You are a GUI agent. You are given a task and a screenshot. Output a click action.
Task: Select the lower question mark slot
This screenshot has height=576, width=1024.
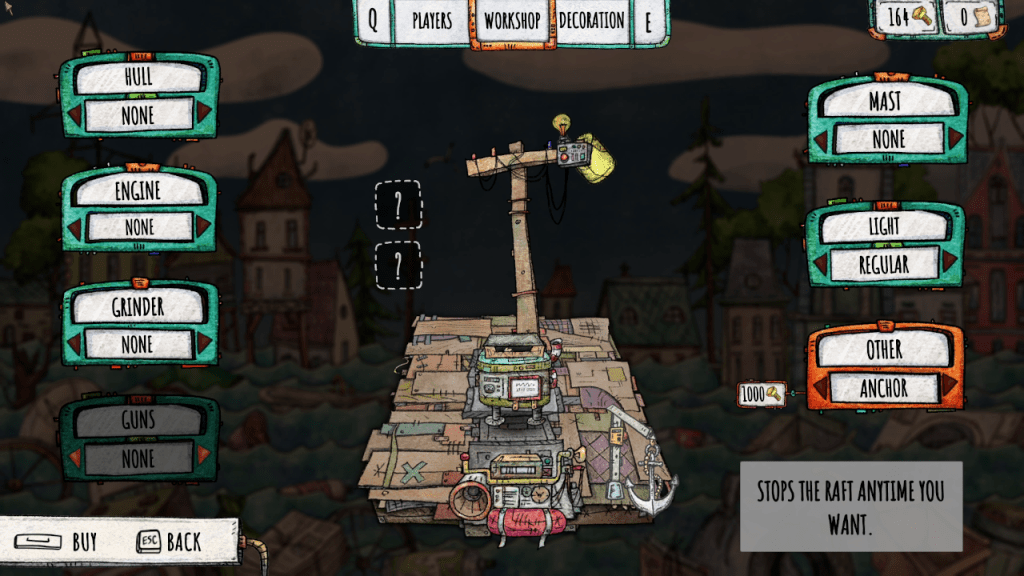point(398,265)
